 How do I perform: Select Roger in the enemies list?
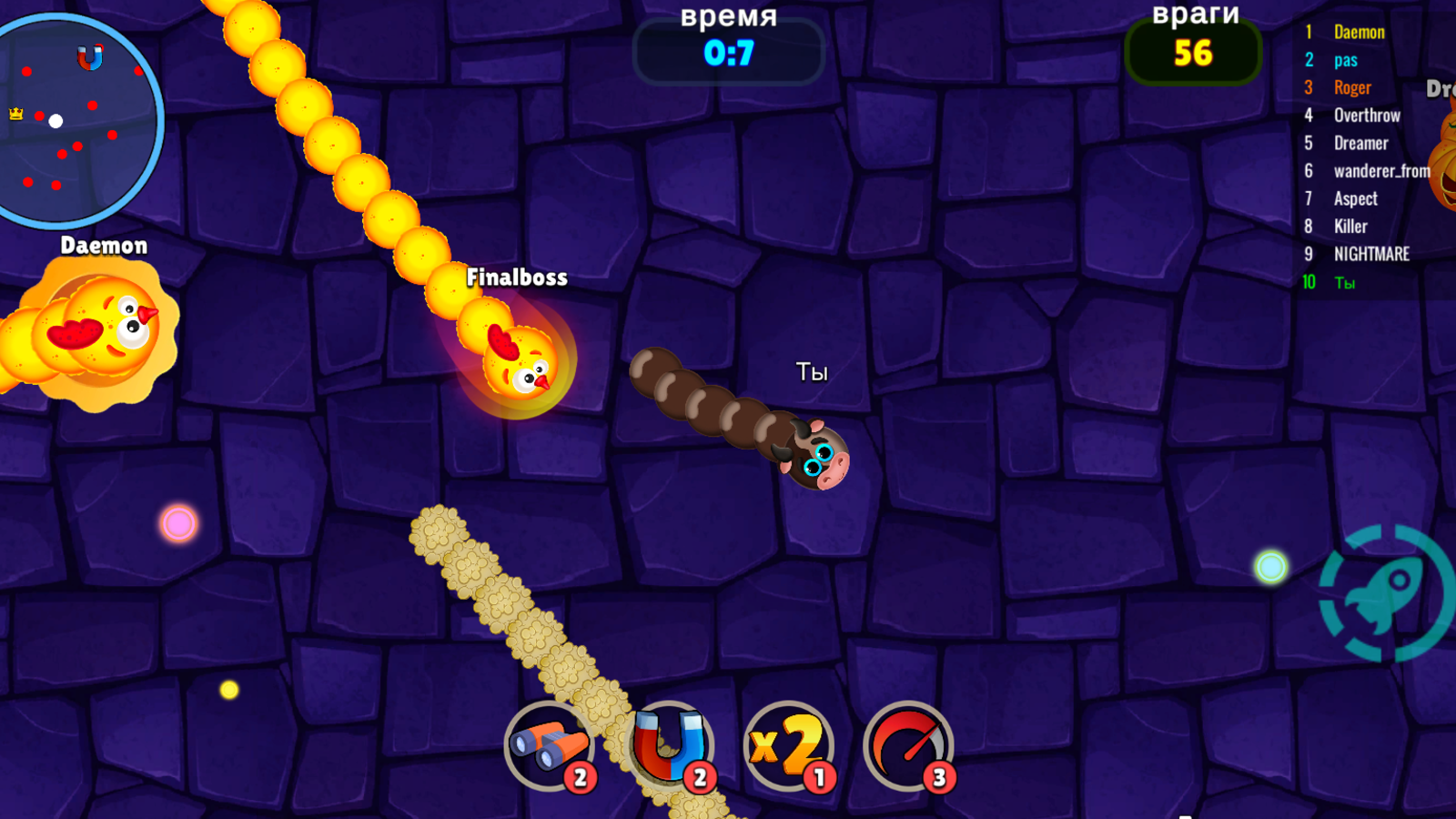[1351, 87]
